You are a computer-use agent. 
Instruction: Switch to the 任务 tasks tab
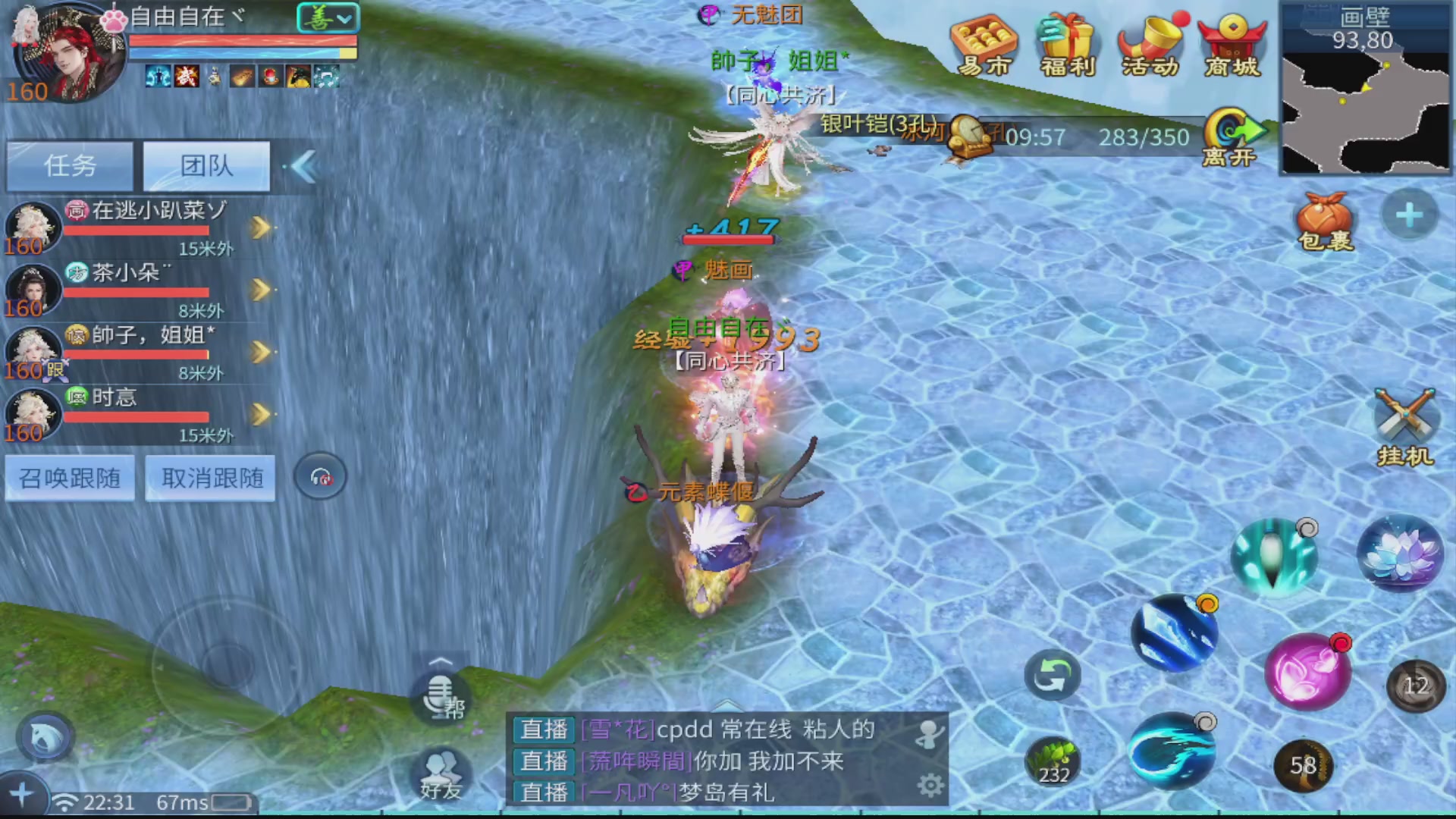(x=70, y=166)
